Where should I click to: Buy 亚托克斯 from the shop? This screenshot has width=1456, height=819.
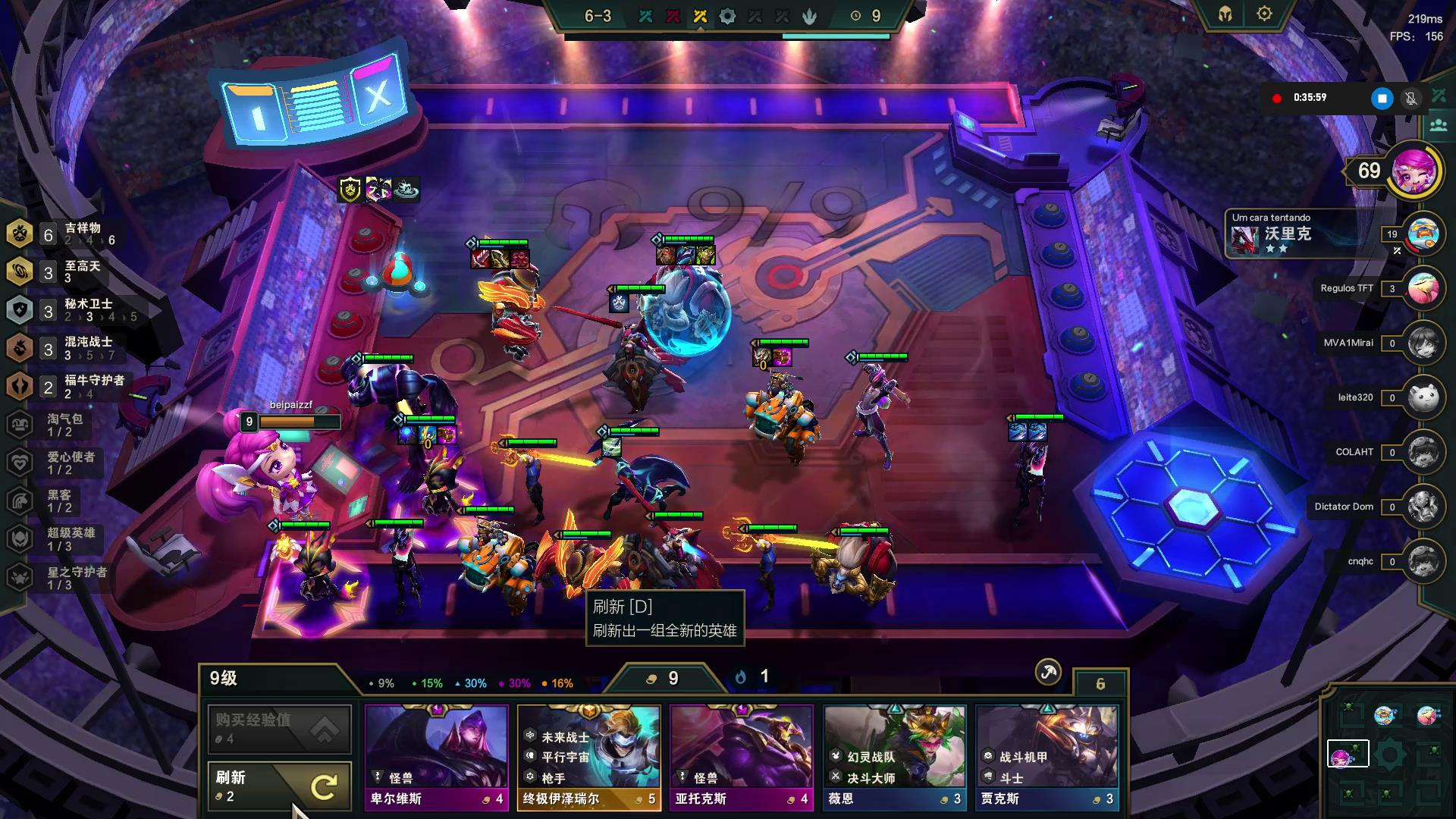pos(741,757)
